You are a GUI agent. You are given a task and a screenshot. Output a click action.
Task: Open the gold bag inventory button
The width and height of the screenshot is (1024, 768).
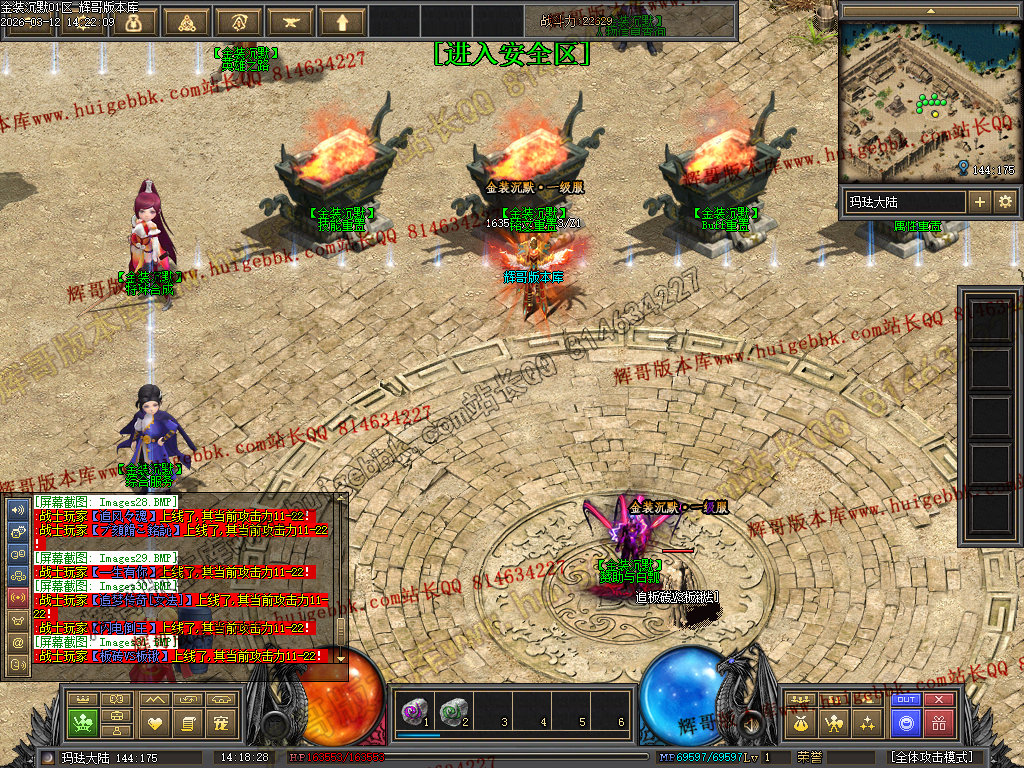(x=800, y=722)
